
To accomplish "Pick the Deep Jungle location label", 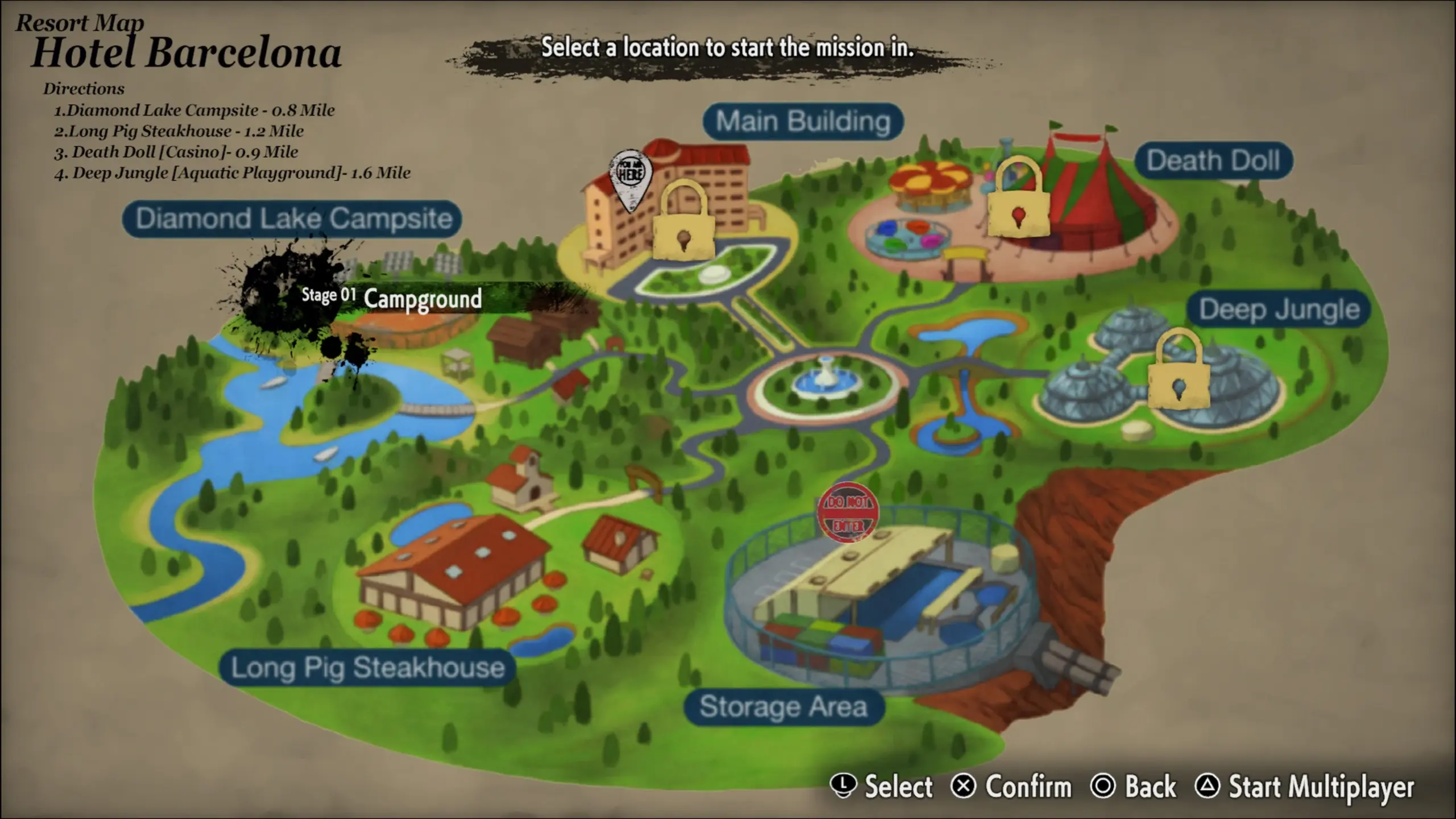I will (x=1279, y=310).
